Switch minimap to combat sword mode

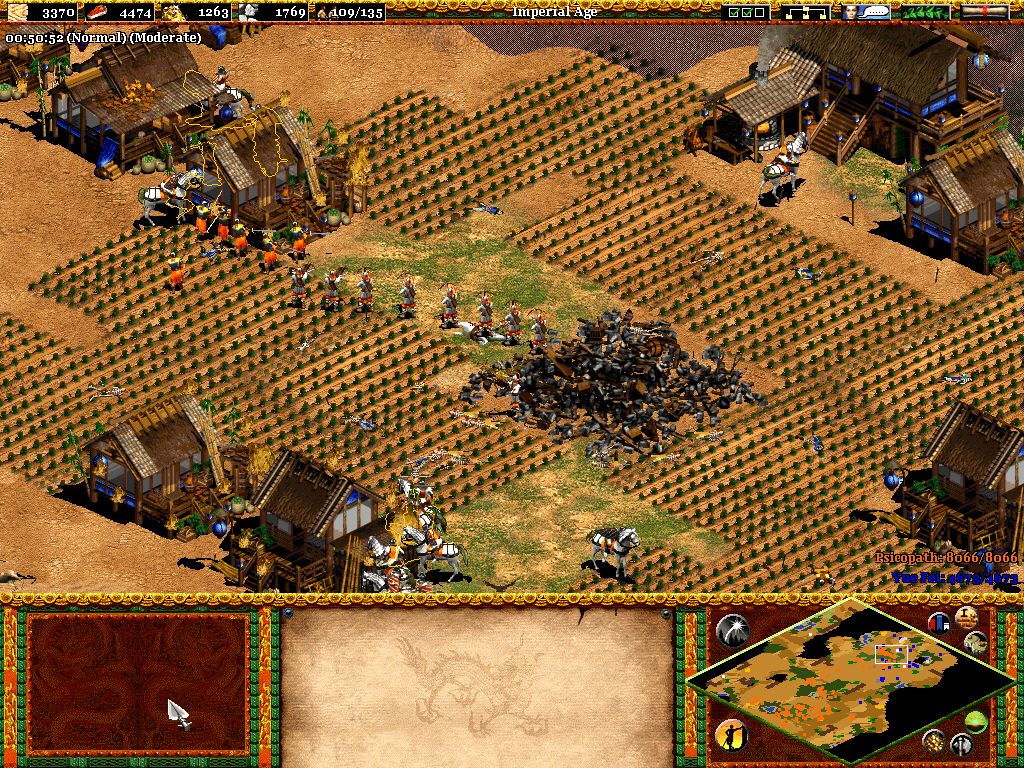(x=962, y=744)
